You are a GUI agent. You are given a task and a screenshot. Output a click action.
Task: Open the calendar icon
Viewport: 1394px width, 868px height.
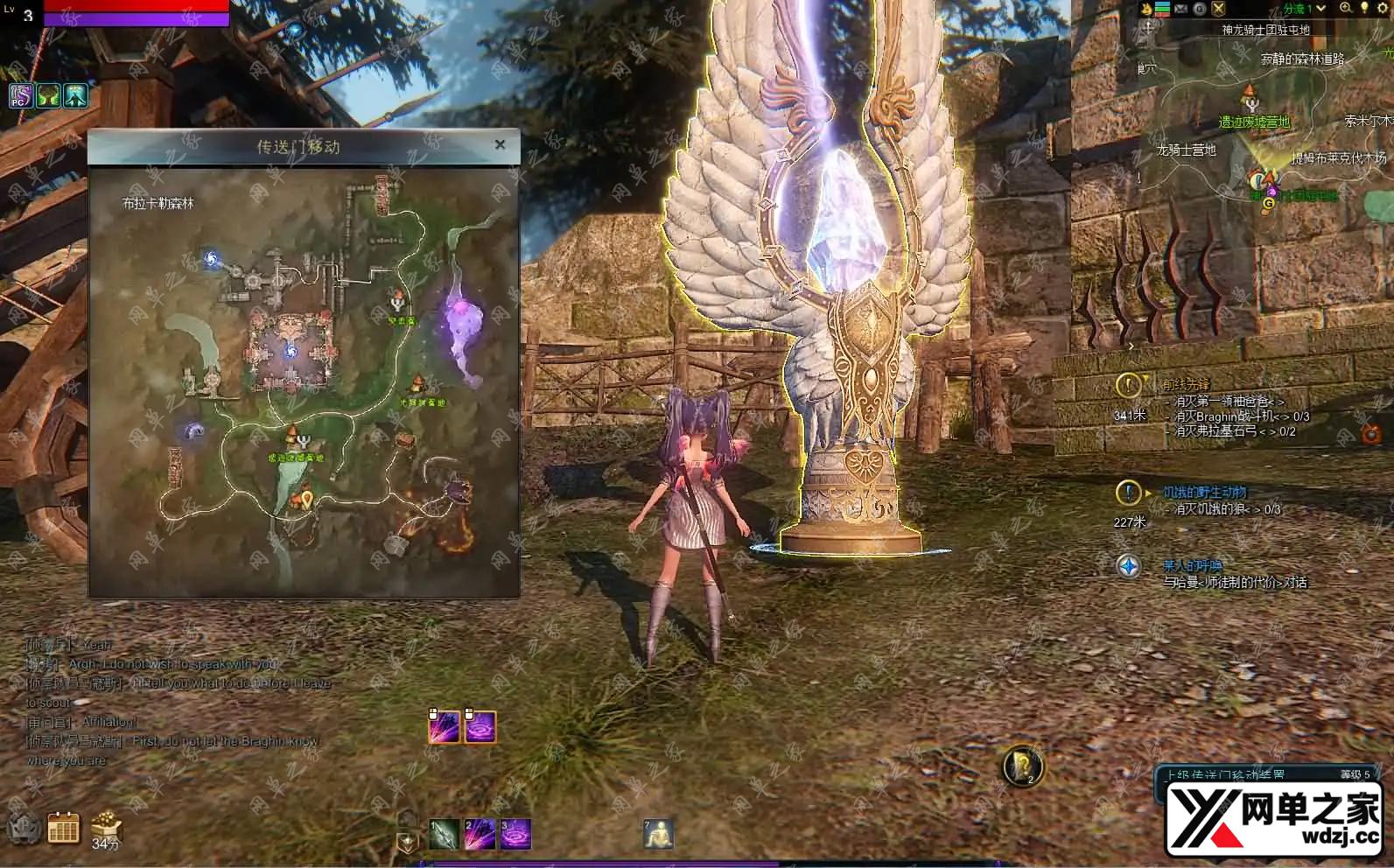[63, 827]
